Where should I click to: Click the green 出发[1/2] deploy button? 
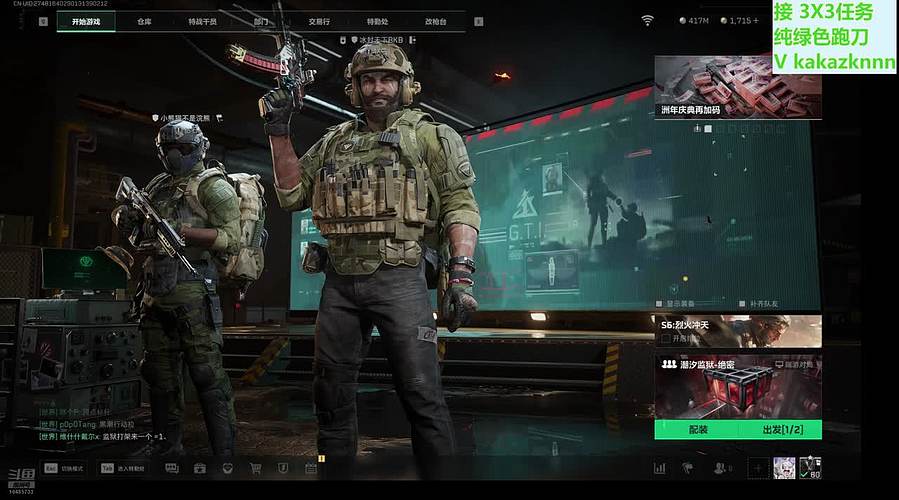(x=780, y=430)
